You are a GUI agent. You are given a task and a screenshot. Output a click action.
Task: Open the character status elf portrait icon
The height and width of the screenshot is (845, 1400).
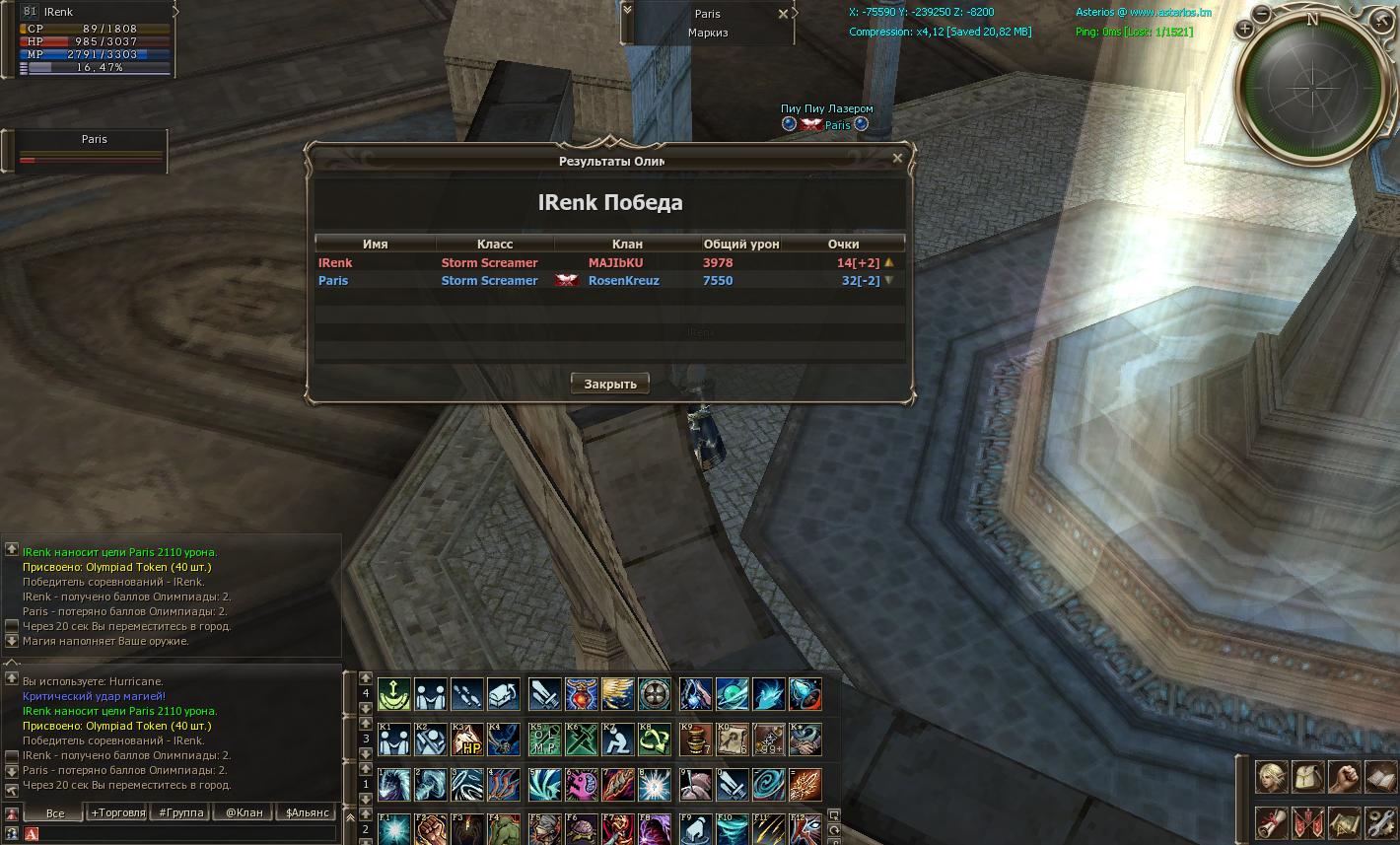(x=1271, y=777)
